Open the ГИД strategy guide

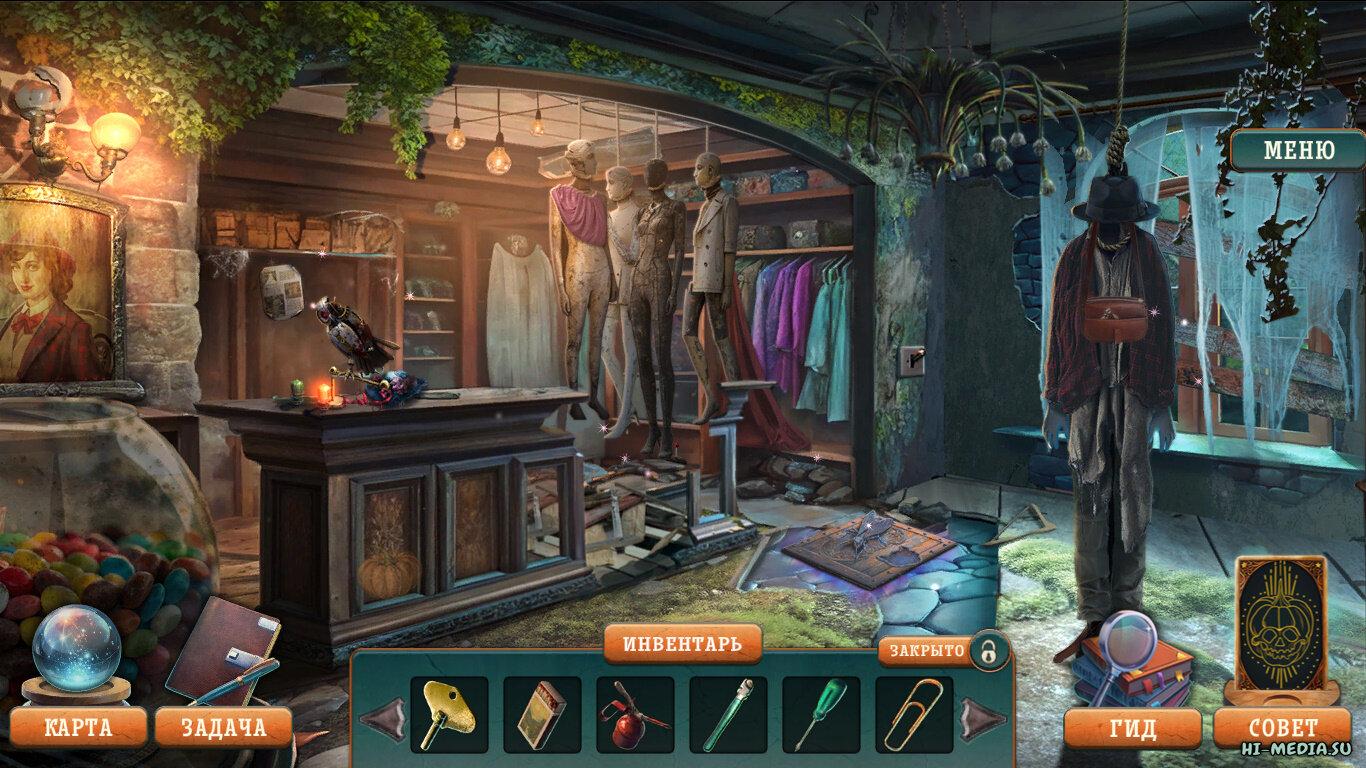tap(1132, 728)
